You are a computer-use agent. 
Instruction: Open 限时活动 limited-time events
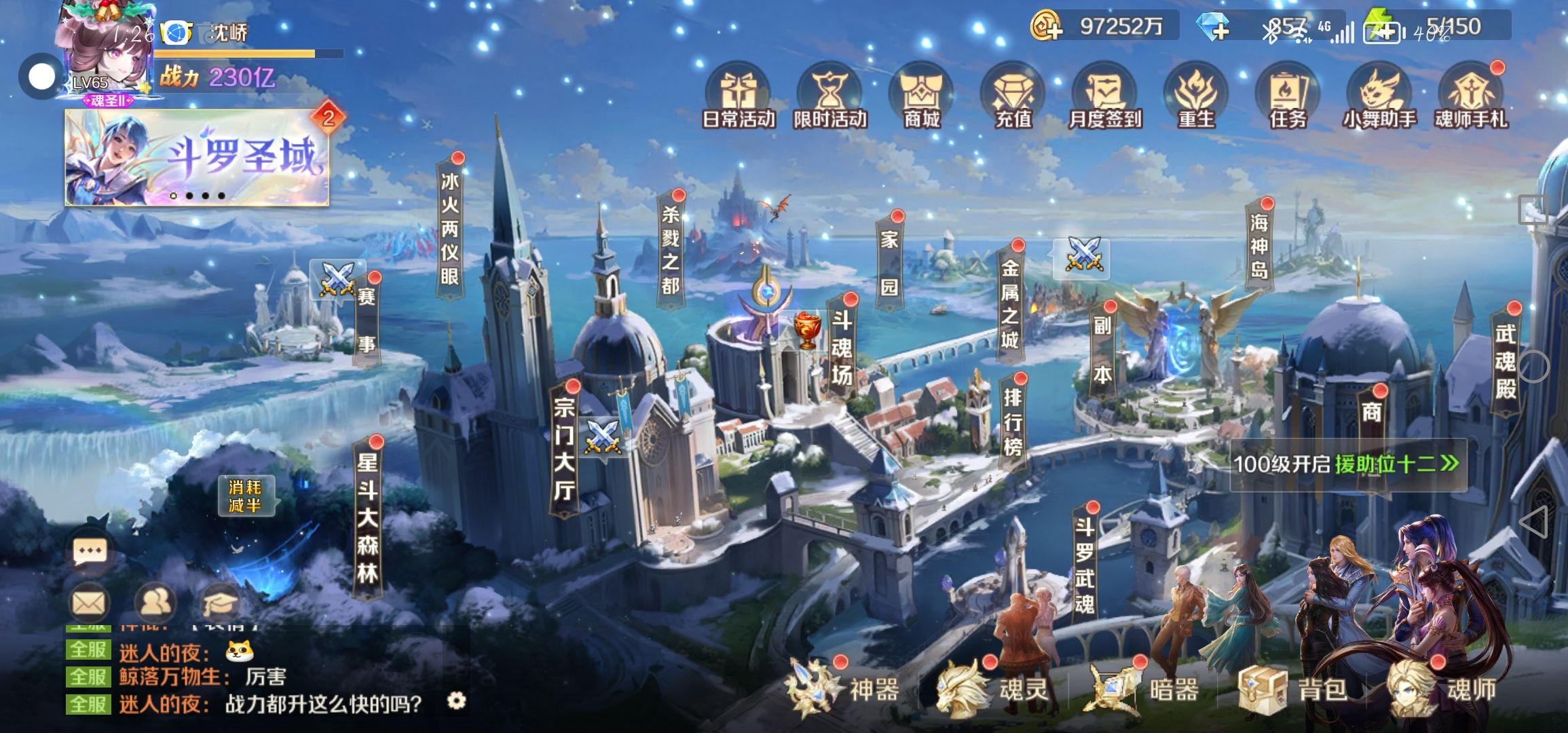pos(829,96)
